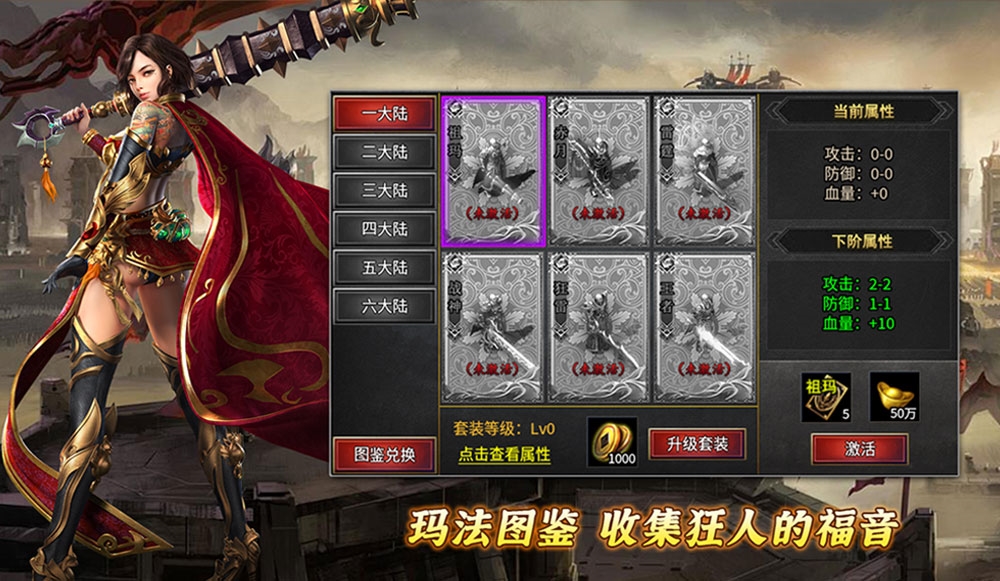This screenshot has height=581, width=1000.
Task: Tap the gold rings cost icon
Action: pyautogui.click(x=612, y=440)
